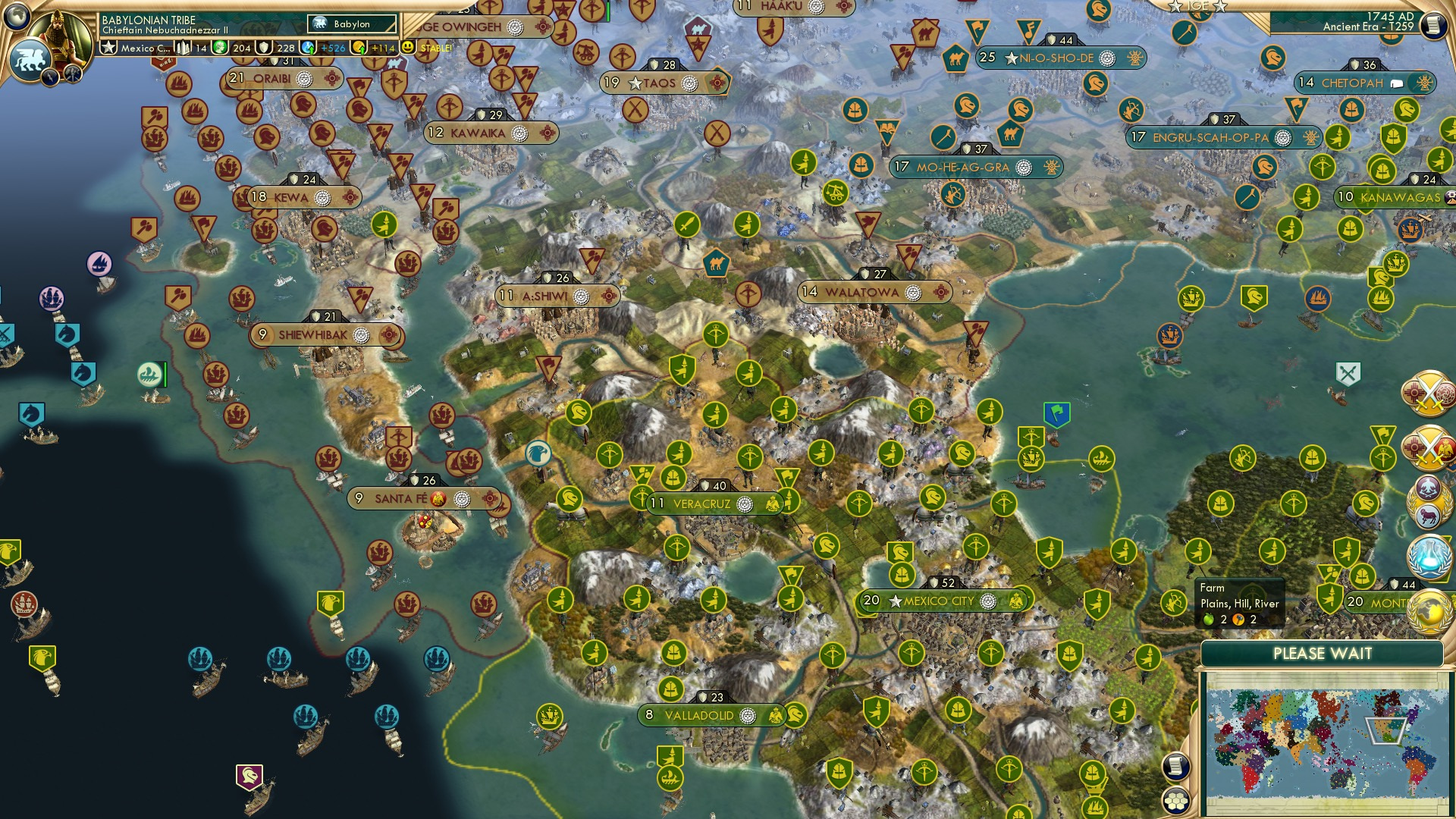Toggle the hex grid overlay beside the minimap
This screenshot has height=819, width=1456.
click(1176, 800)
